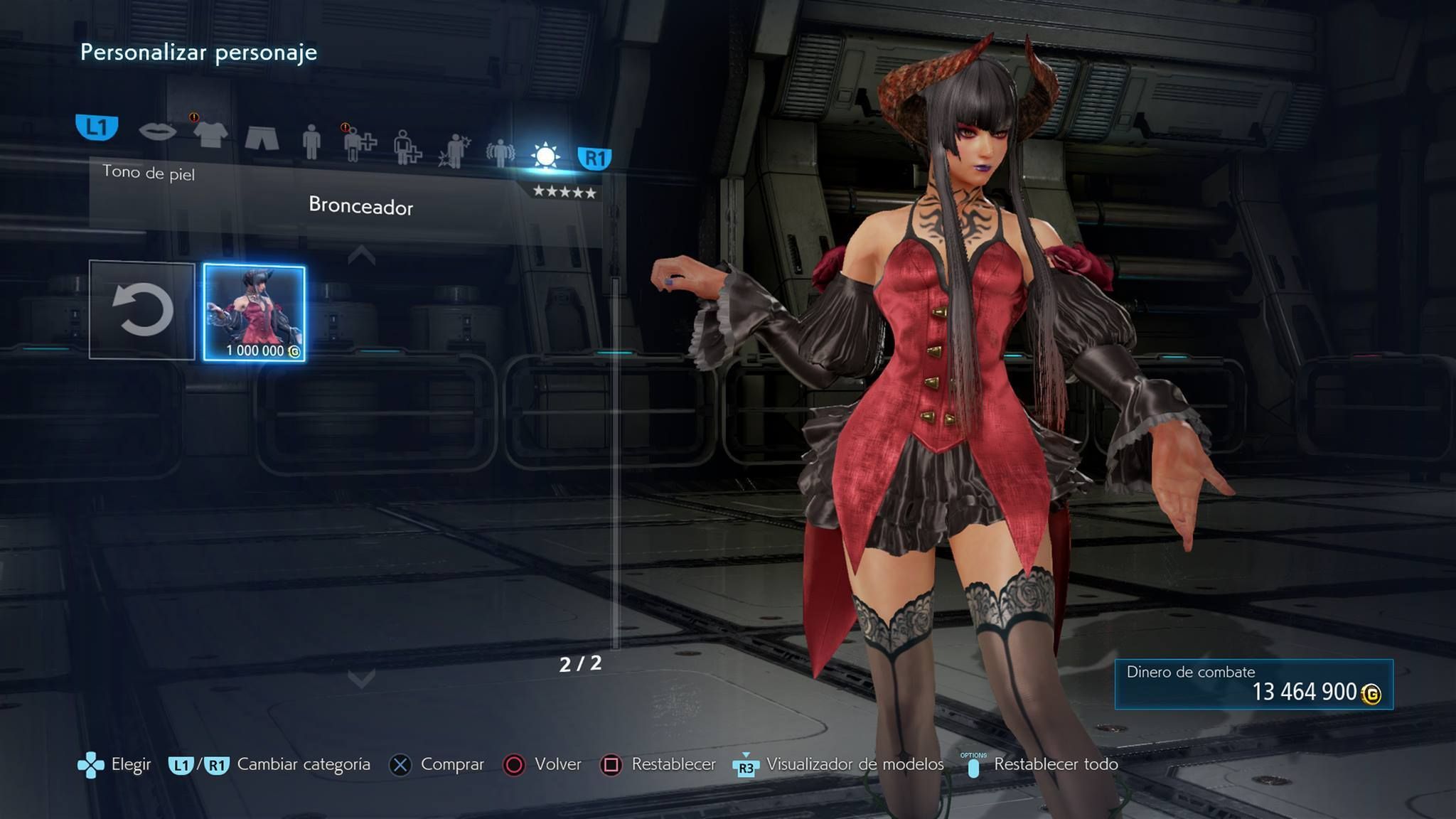
Task: Choose the reset arrow default skin tile
Action: click(142, 310)
